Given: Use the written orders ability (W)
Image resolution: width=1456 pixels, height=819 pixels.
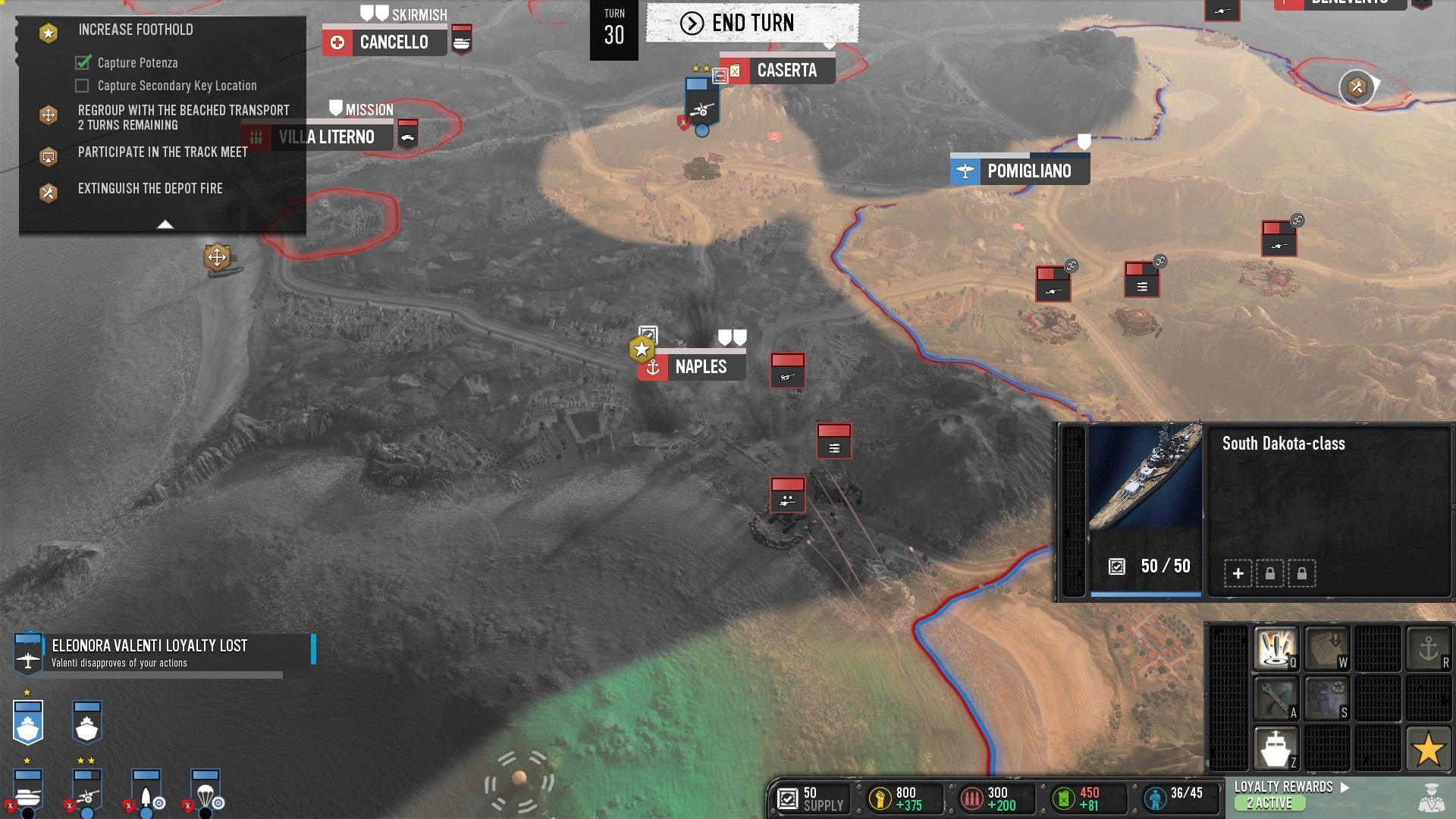Looking at the screenshot, I should 1327,648.
